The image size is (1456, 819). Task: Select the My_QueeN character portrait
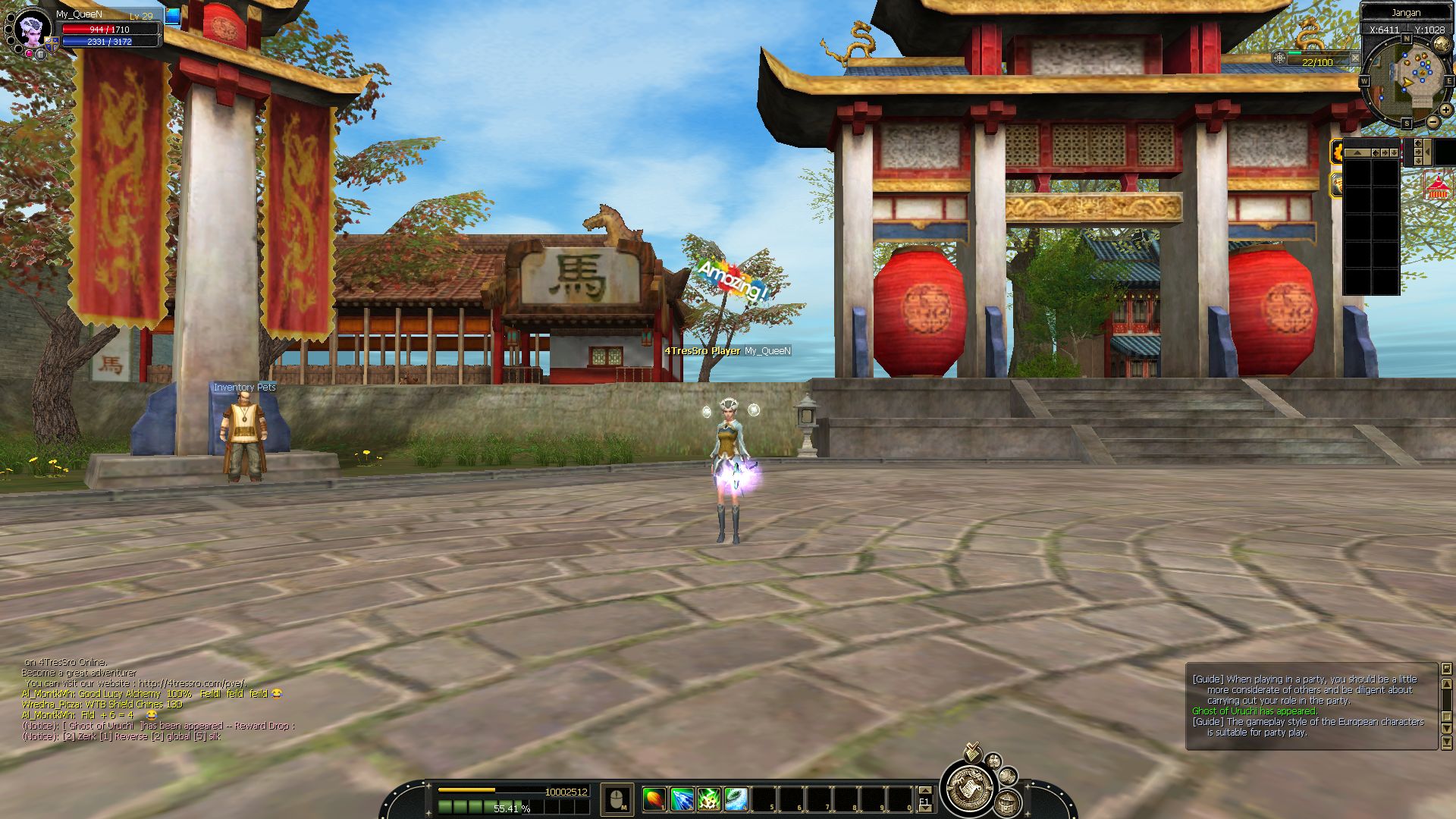pyautogui.click(x=33, y=30)
